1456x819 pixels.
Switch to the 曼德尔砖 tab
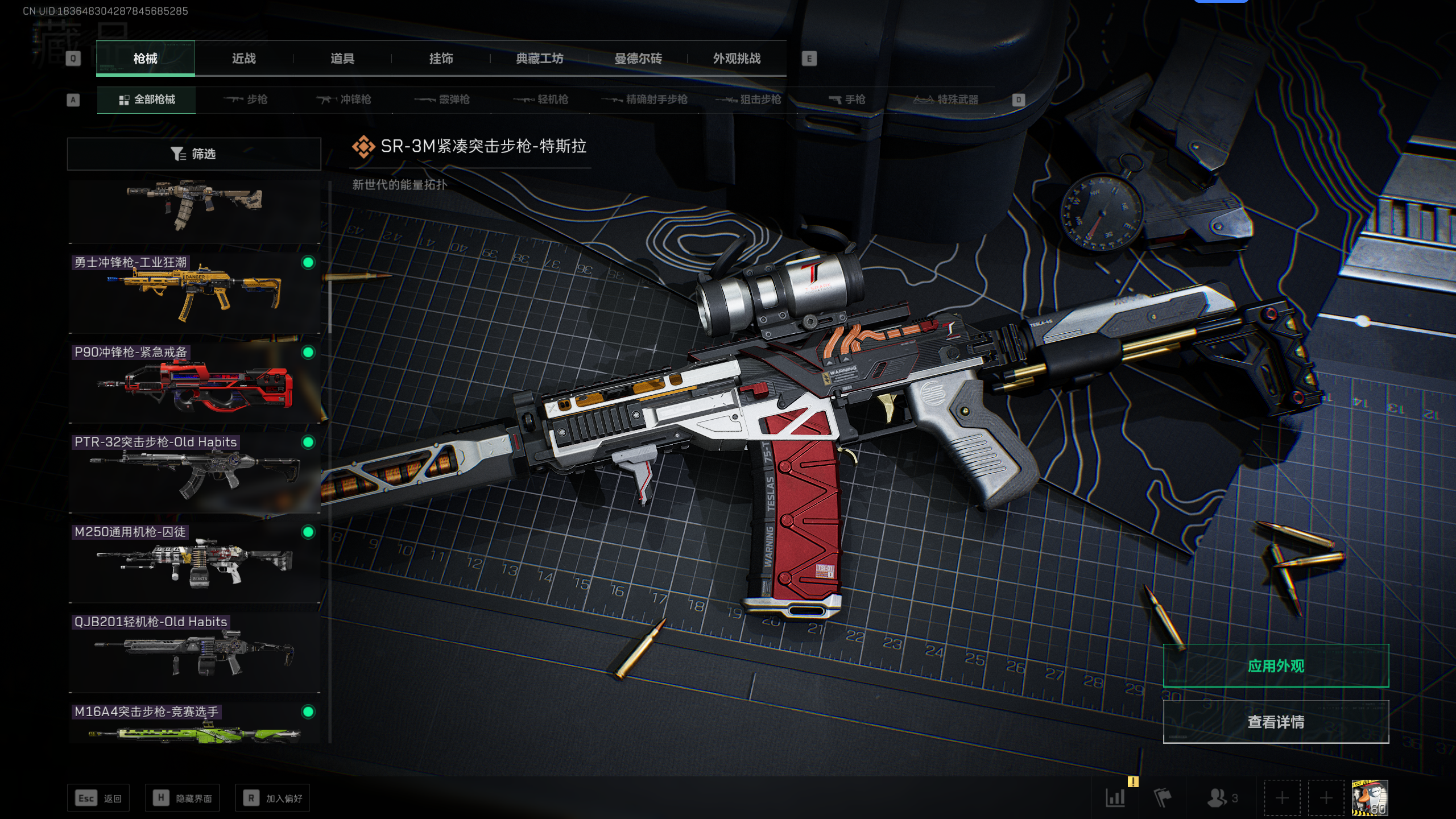point(638,59)
